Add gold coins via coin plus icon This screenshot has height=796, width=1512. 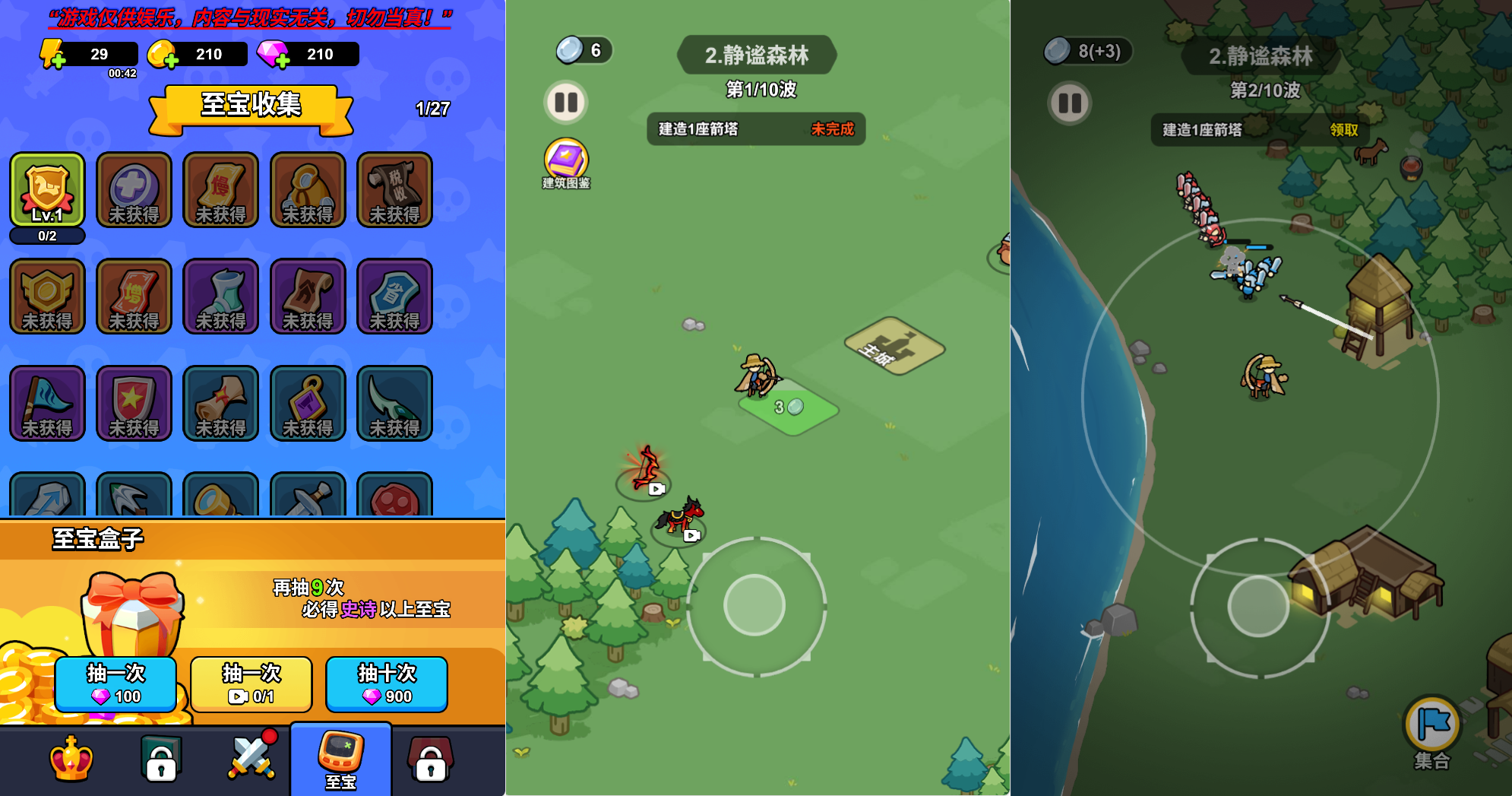pos(163,55)
